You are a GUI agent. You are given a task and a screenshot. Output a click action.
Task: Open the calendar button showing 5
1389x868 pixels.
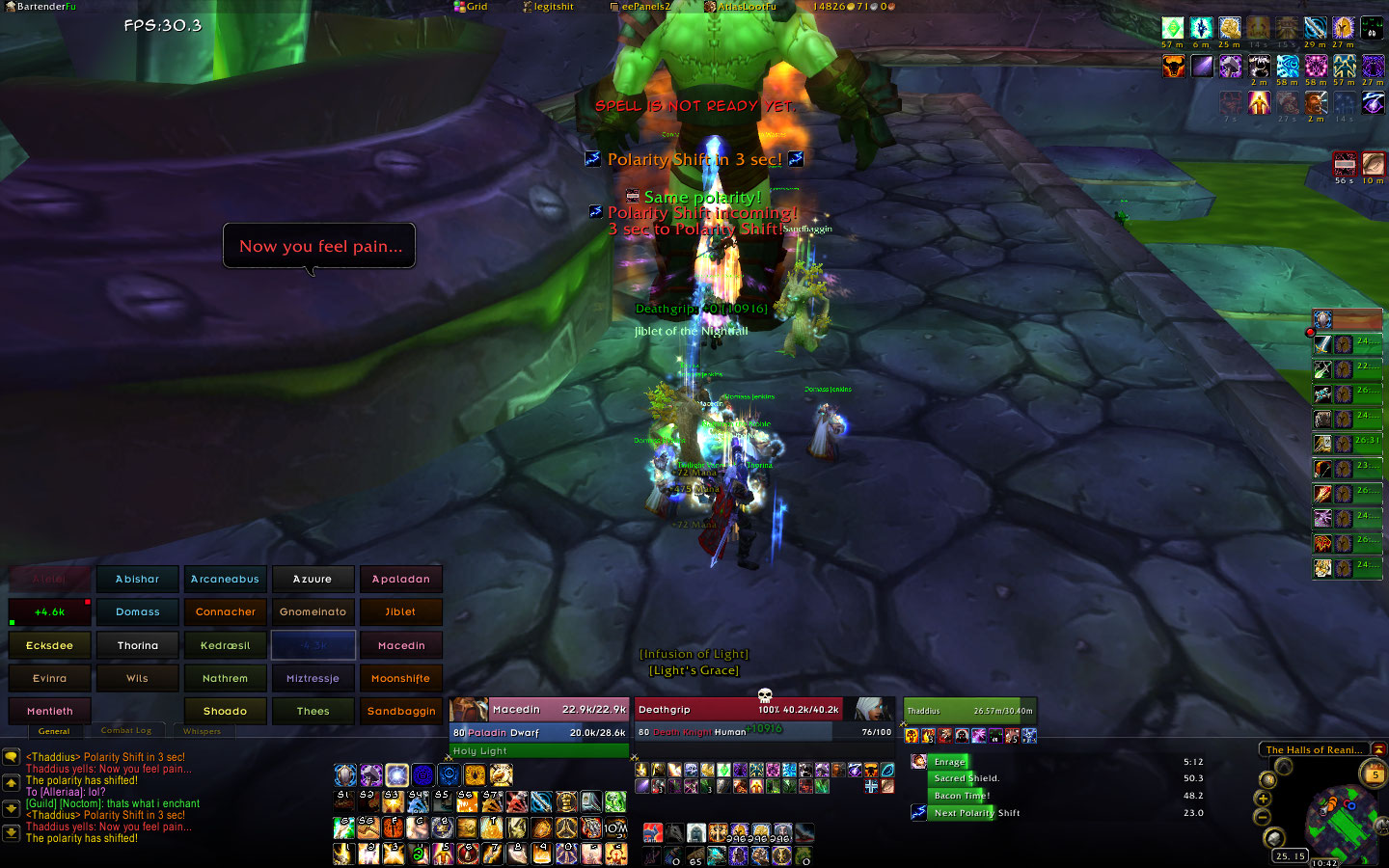tap(1375, 774)
